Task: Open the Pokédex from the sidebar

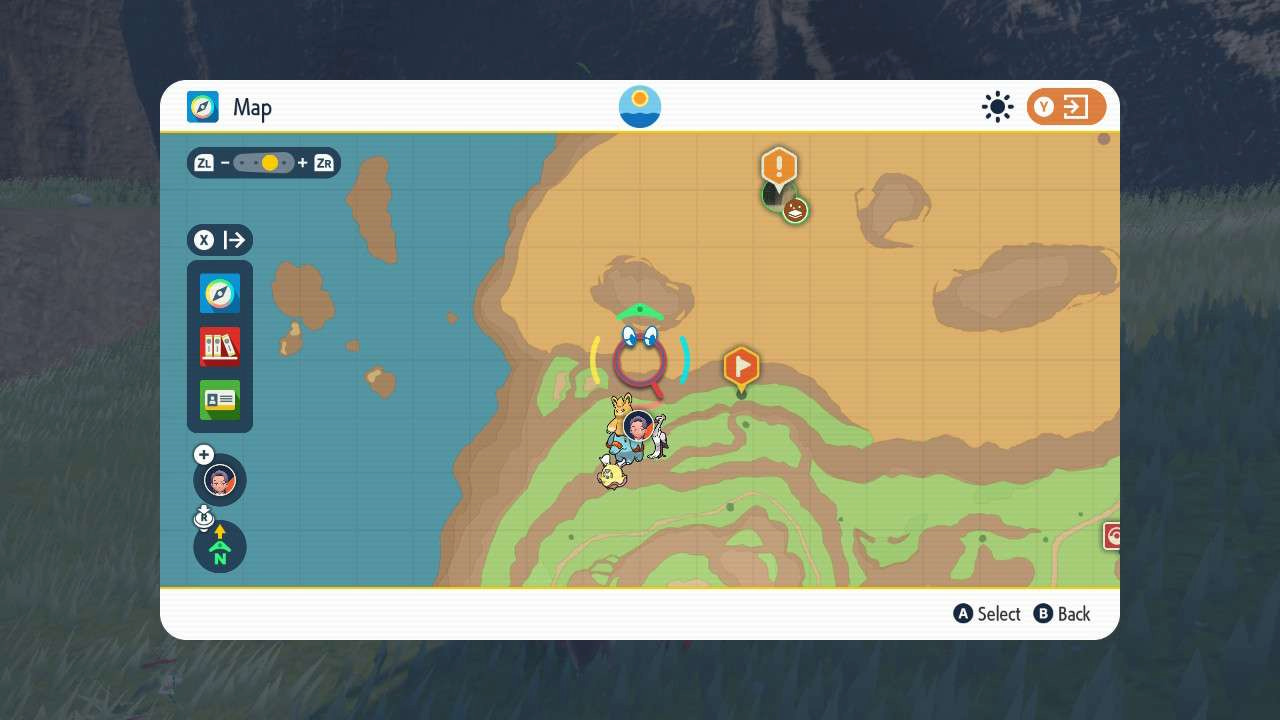Action: pos(219,346)
